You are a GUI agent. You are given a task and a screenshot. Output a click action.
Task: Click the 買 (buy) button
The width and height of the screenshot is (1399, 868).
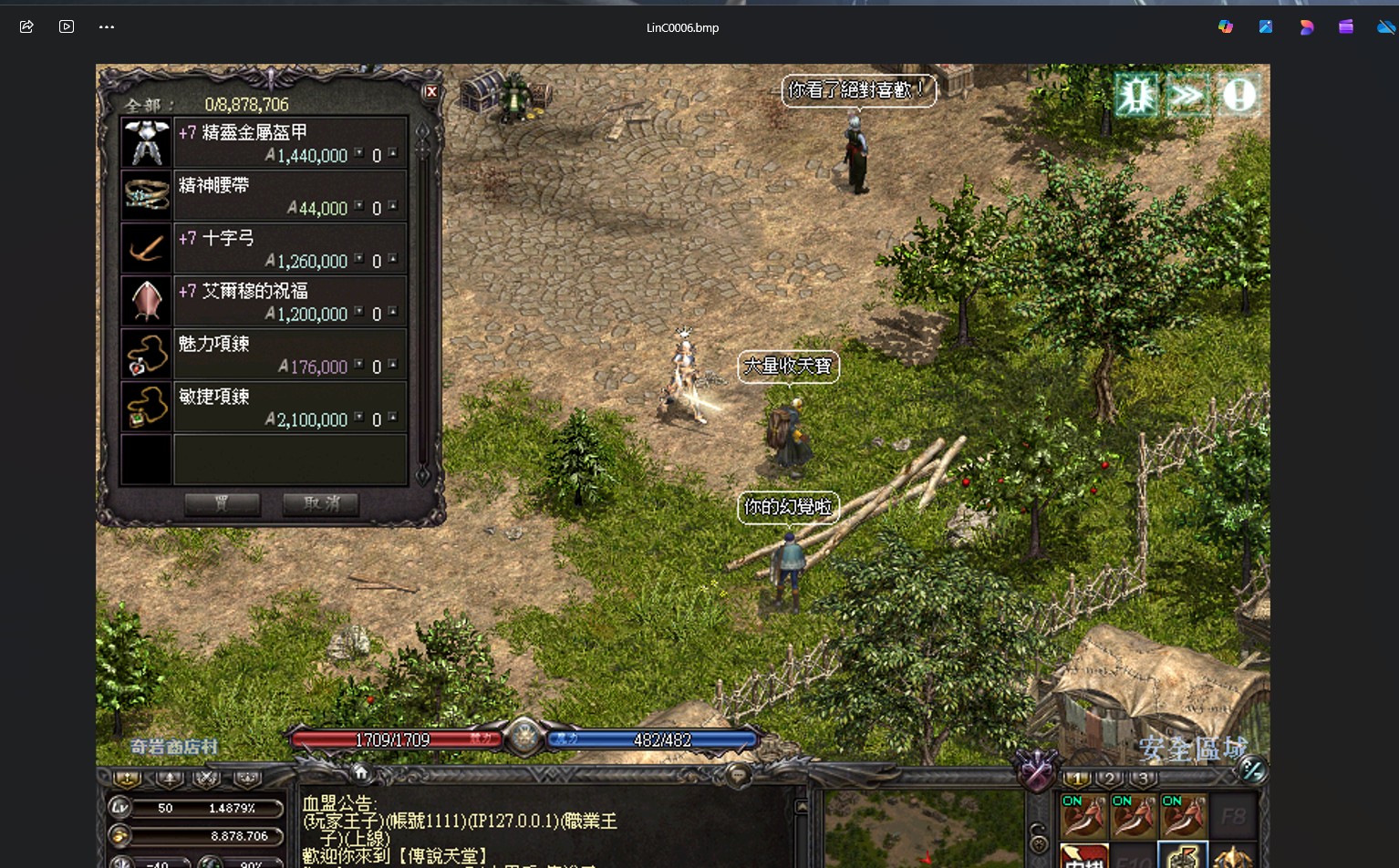click(223, 504)
